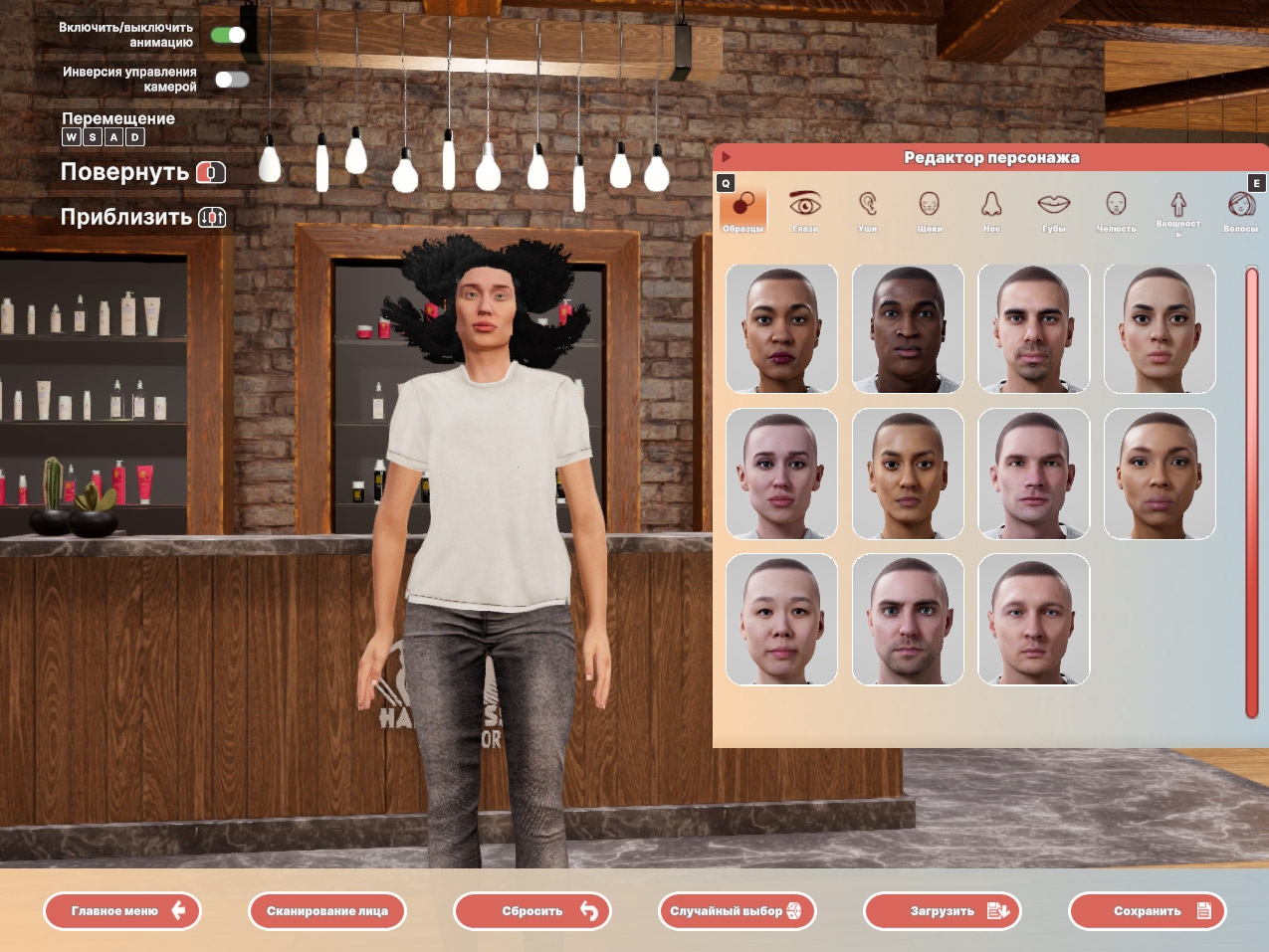
Task: Open the Губы lips tab
Action: (x=1054, y=211)
